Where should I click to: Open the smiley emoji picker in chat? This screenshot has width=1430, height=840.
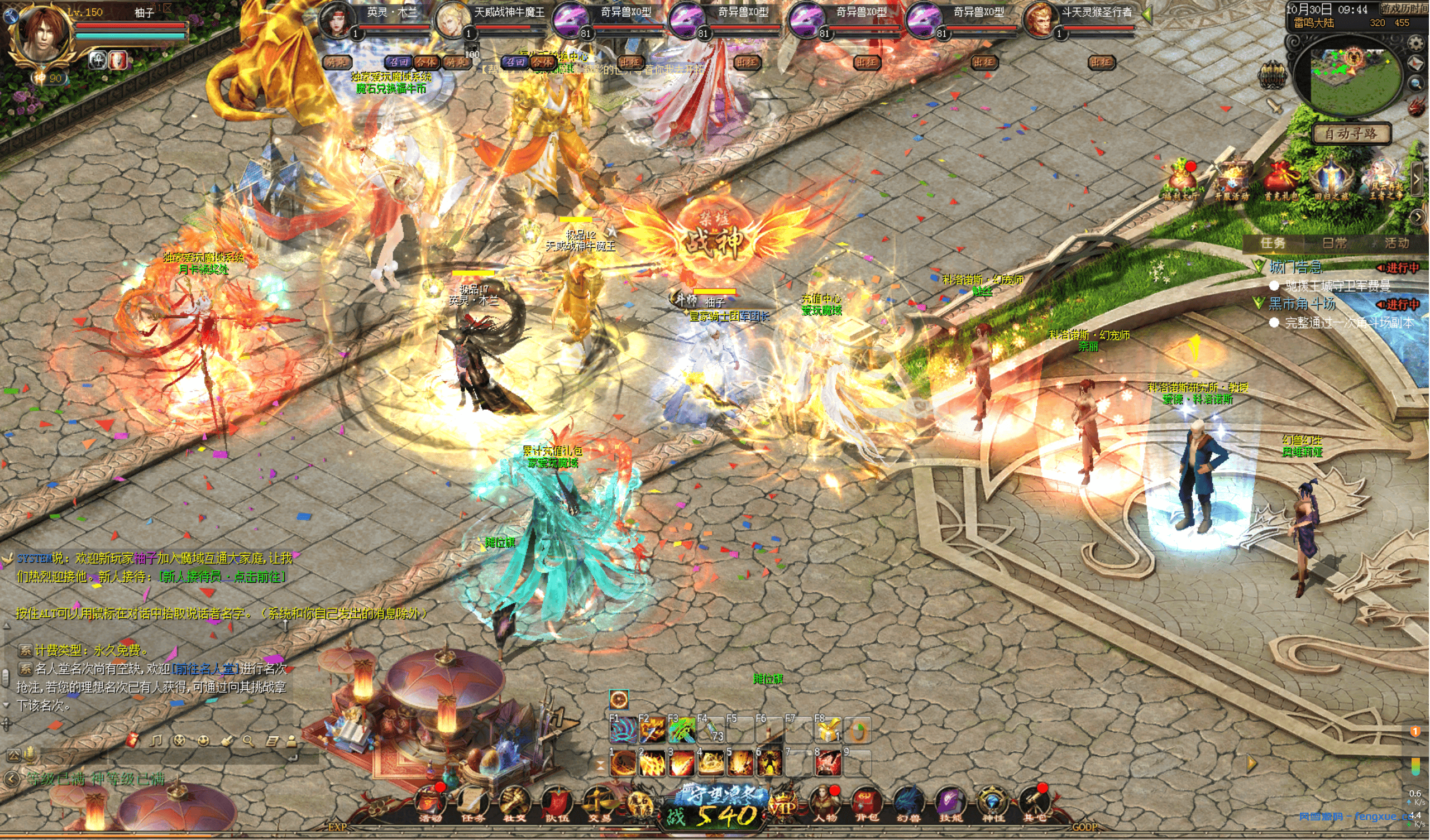203,740
